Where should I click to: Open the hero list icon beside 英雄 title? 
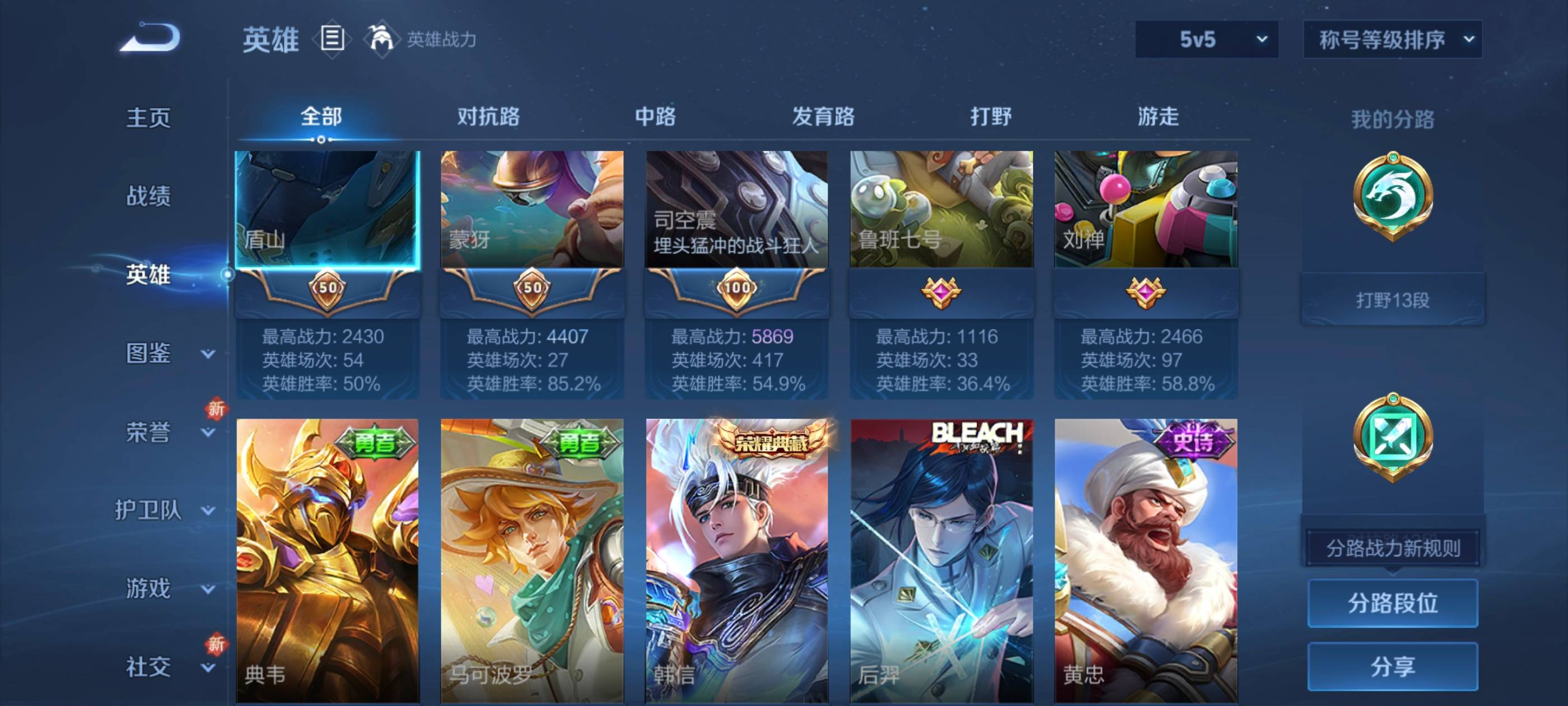click(x=332, y=40)
